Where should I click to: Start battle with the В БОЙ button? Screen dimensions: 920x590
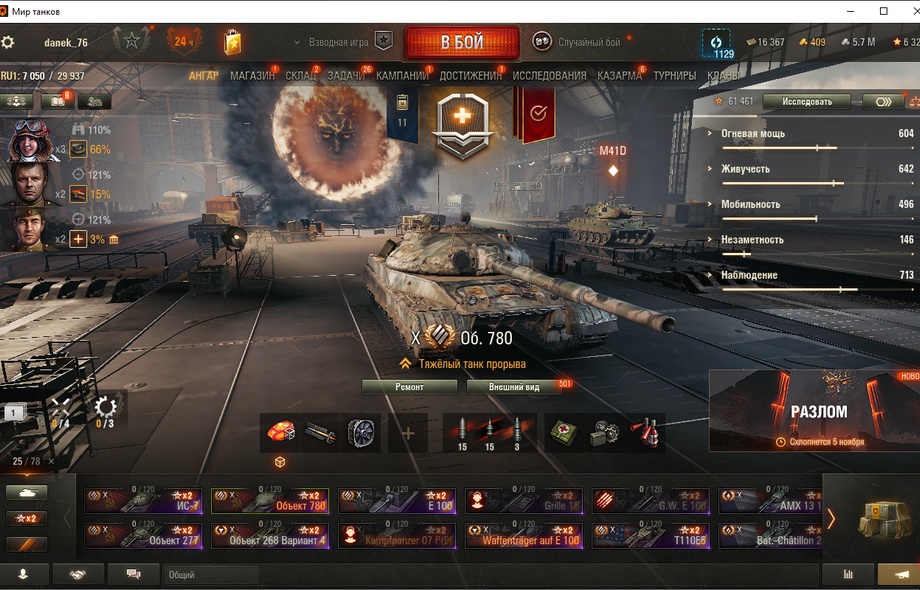point(461,42)
